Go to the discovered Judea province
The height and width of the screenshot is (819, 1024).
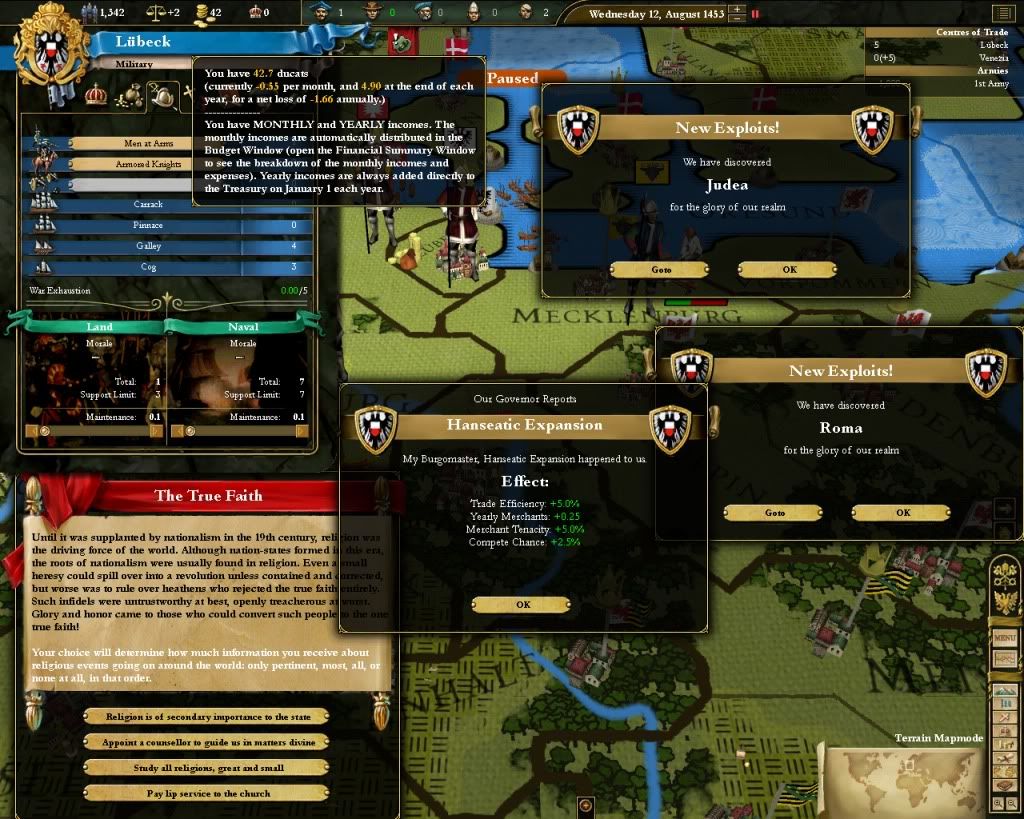[x=659, y=270]
